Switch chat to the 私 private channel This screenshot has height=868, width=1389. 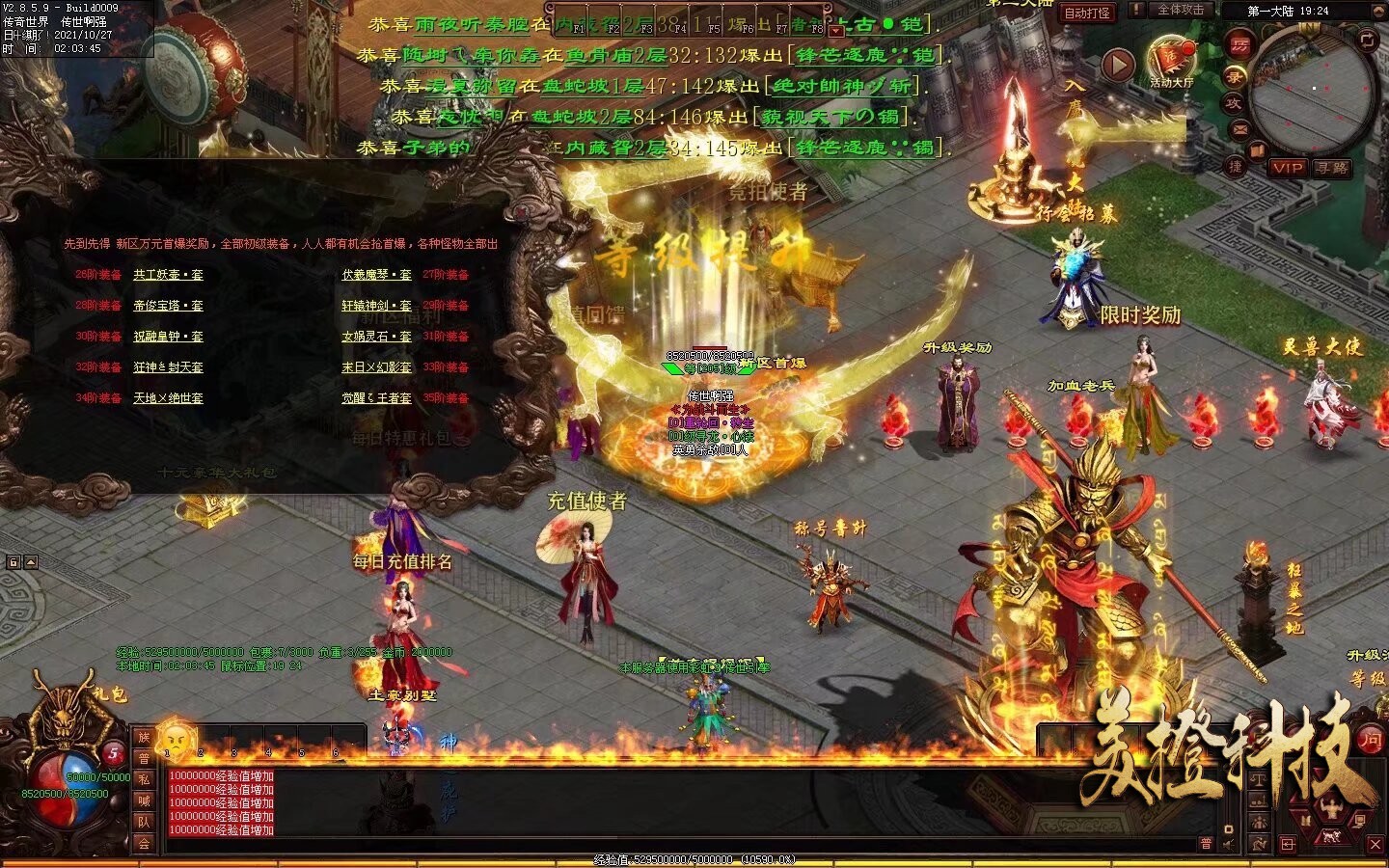click(x=144, y=779)
